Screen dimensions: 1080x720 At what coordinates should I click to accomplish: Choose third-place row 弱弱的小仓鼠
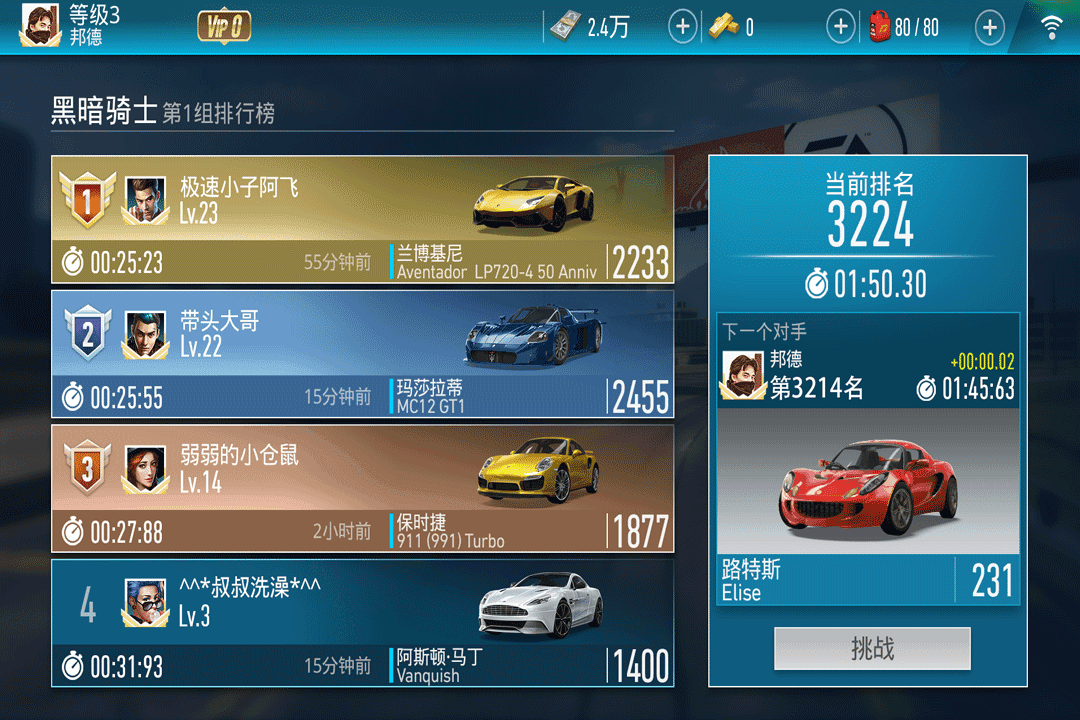[x=362, y=487]
